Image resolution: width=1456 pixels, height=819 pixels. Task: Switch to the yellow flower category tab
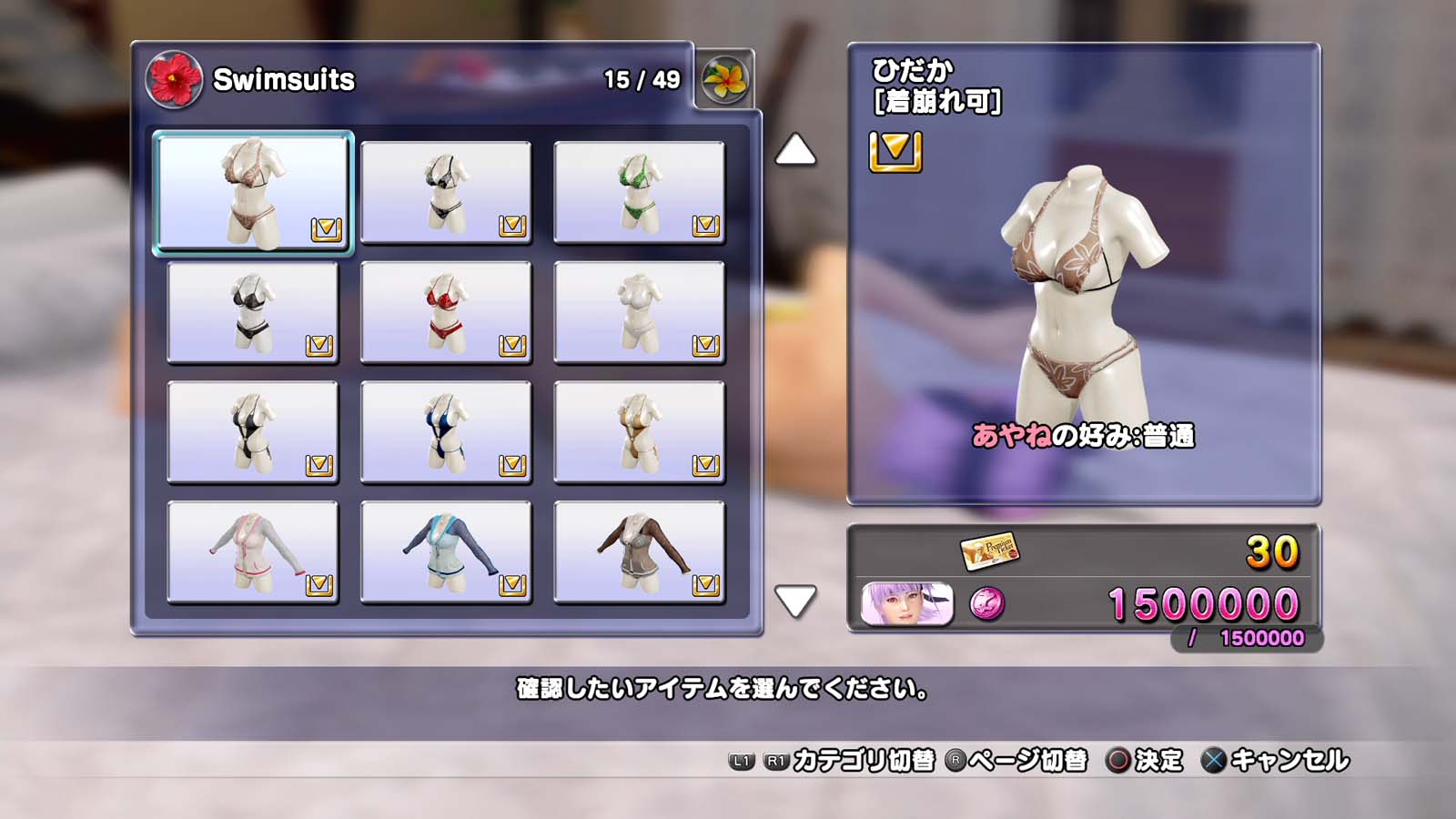pyautogui.click(x=724, y=80)
